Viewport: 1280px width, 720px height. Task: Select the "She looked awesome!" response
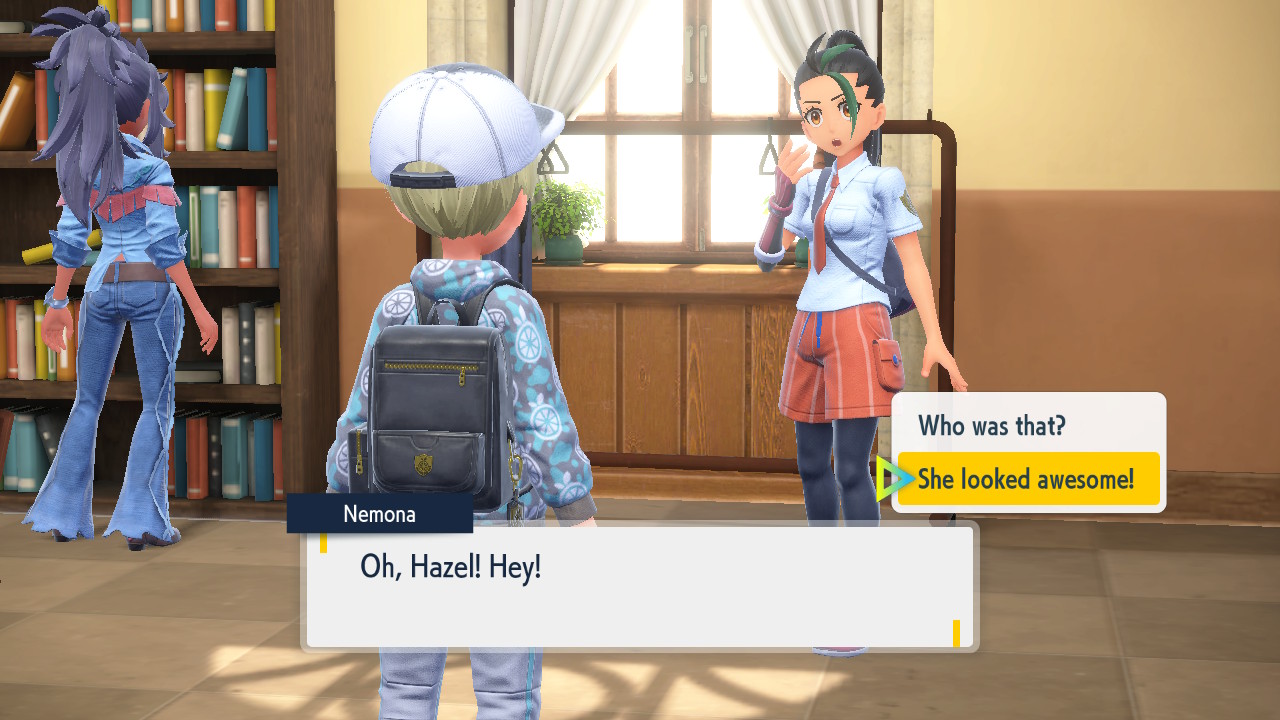point(1027,479)
